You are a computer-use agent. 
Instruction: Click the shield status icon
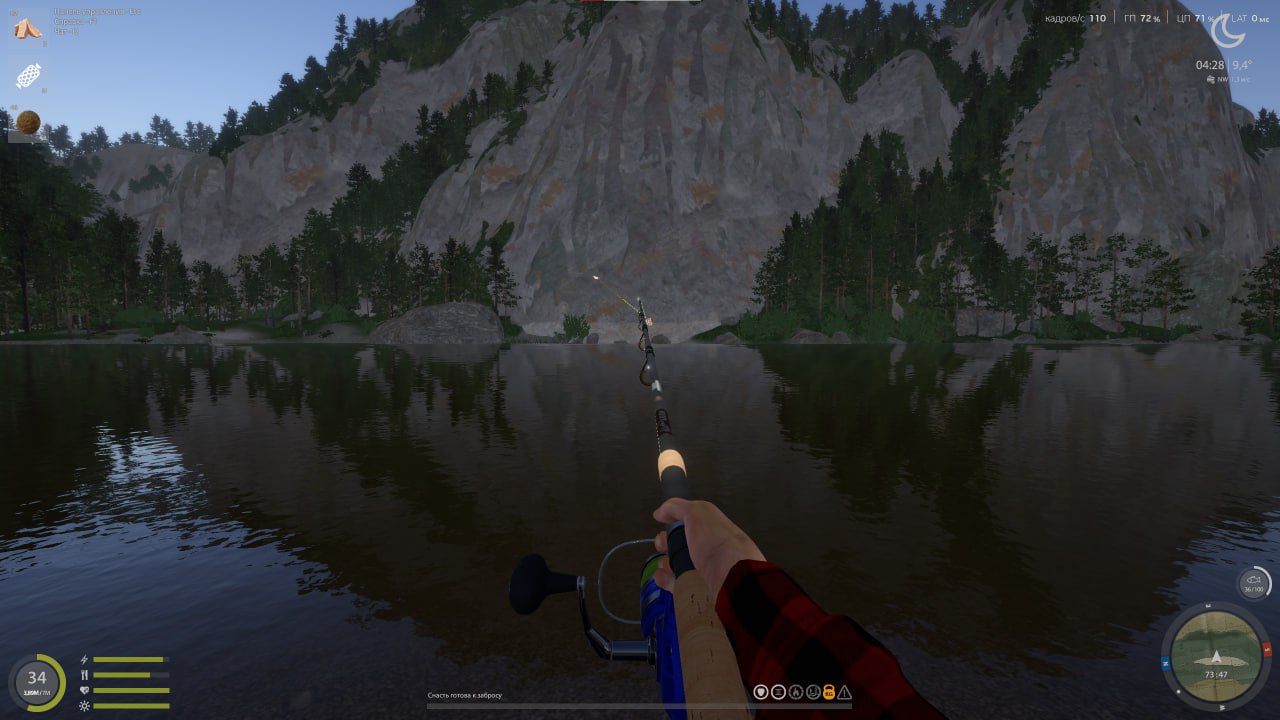click(761, 691)
